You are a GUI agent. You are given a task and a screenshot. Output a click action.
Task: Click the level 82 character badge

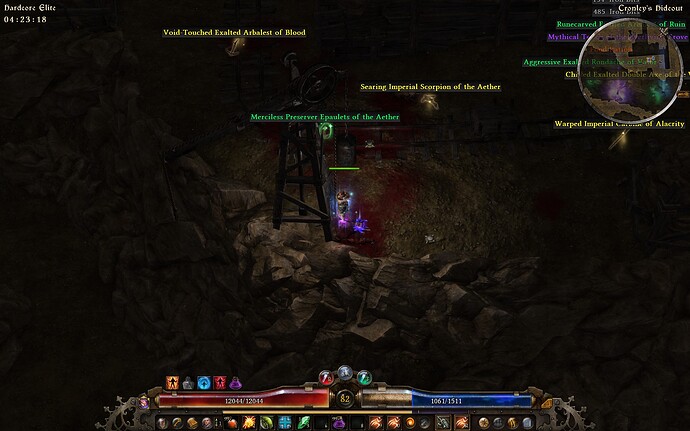coord(345,399)
